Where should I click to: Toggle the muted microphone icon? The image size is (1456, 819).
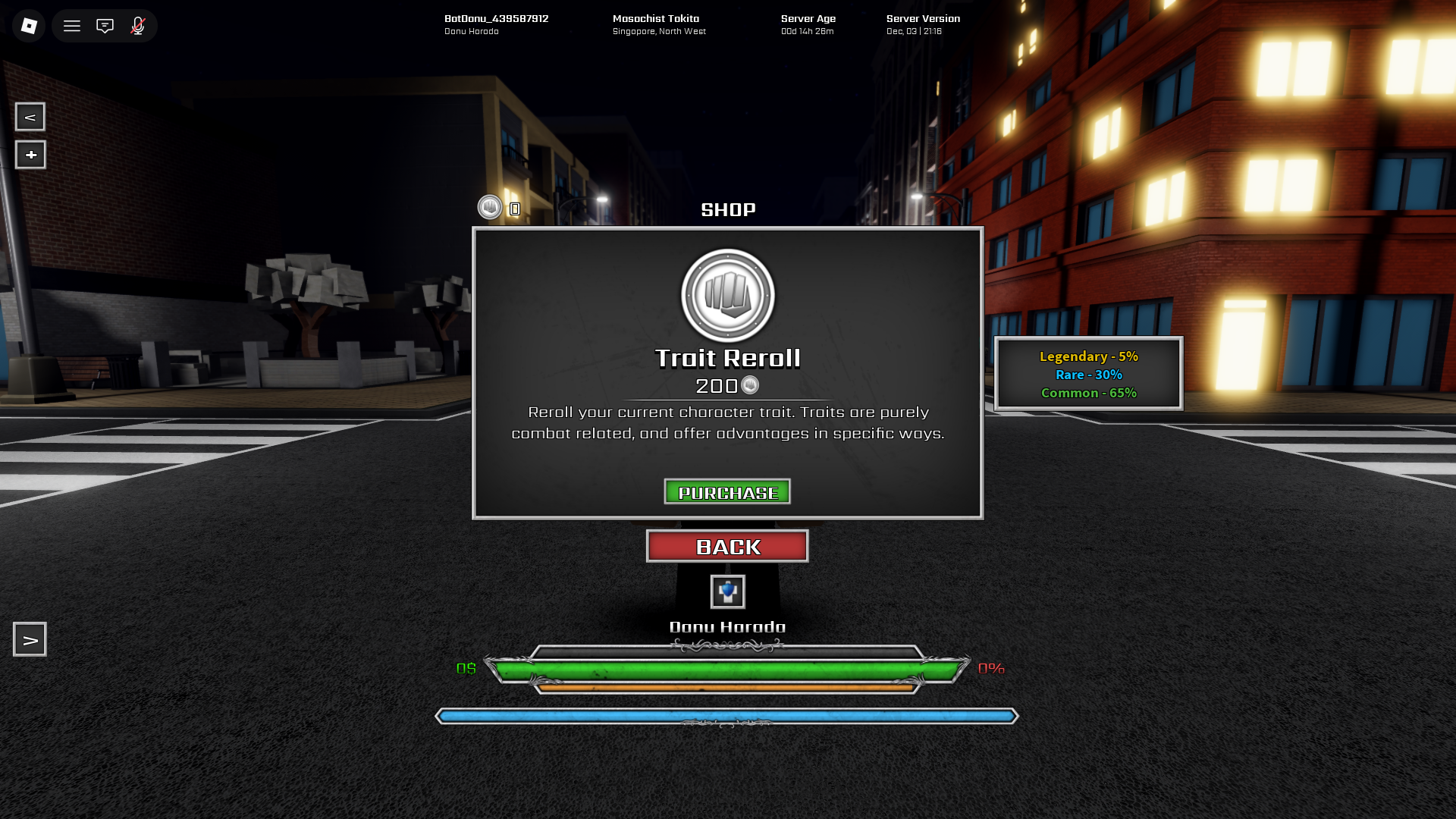click(138, 26)
